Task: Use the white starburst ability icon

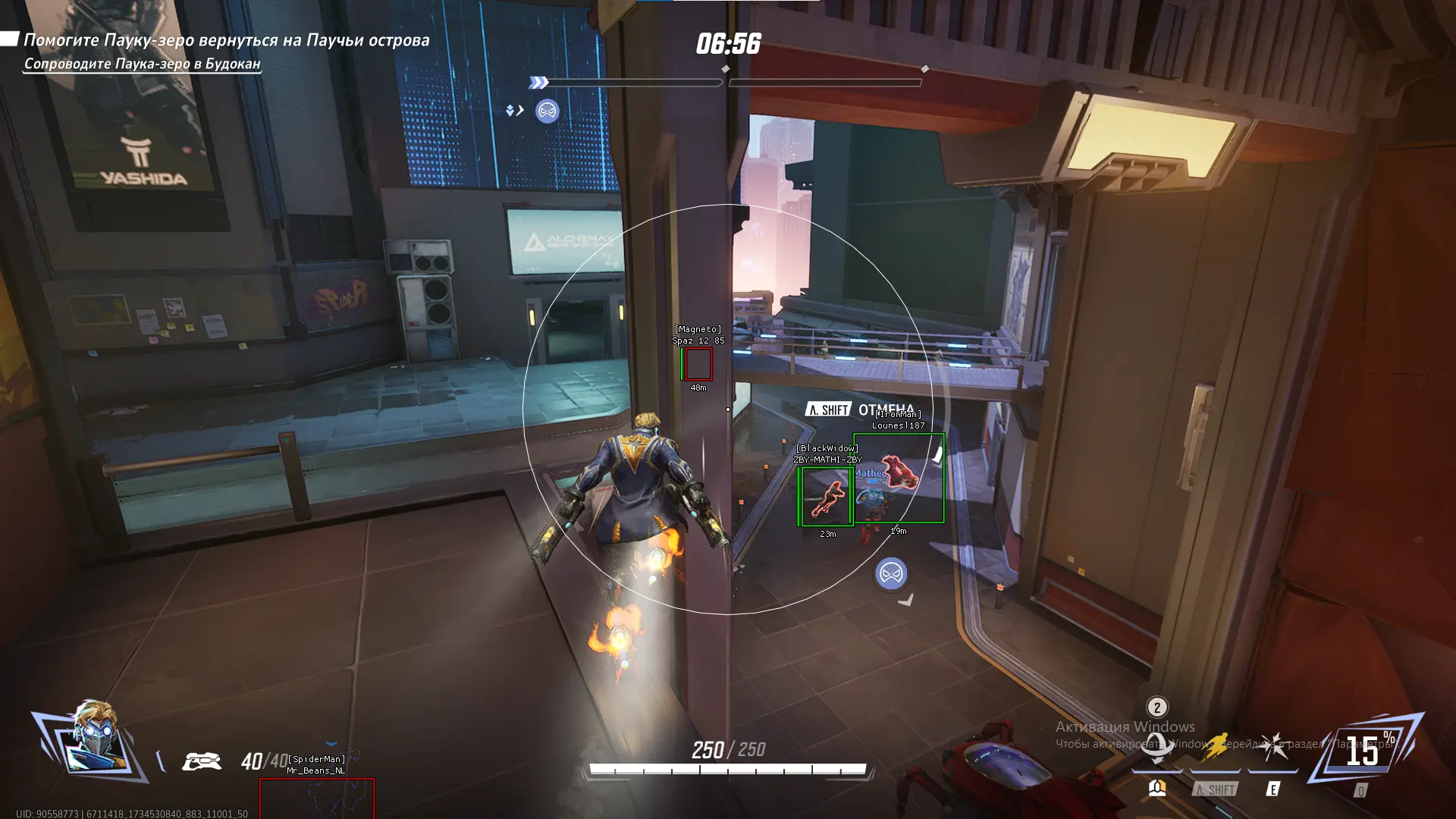Action: click(1273, 746)
